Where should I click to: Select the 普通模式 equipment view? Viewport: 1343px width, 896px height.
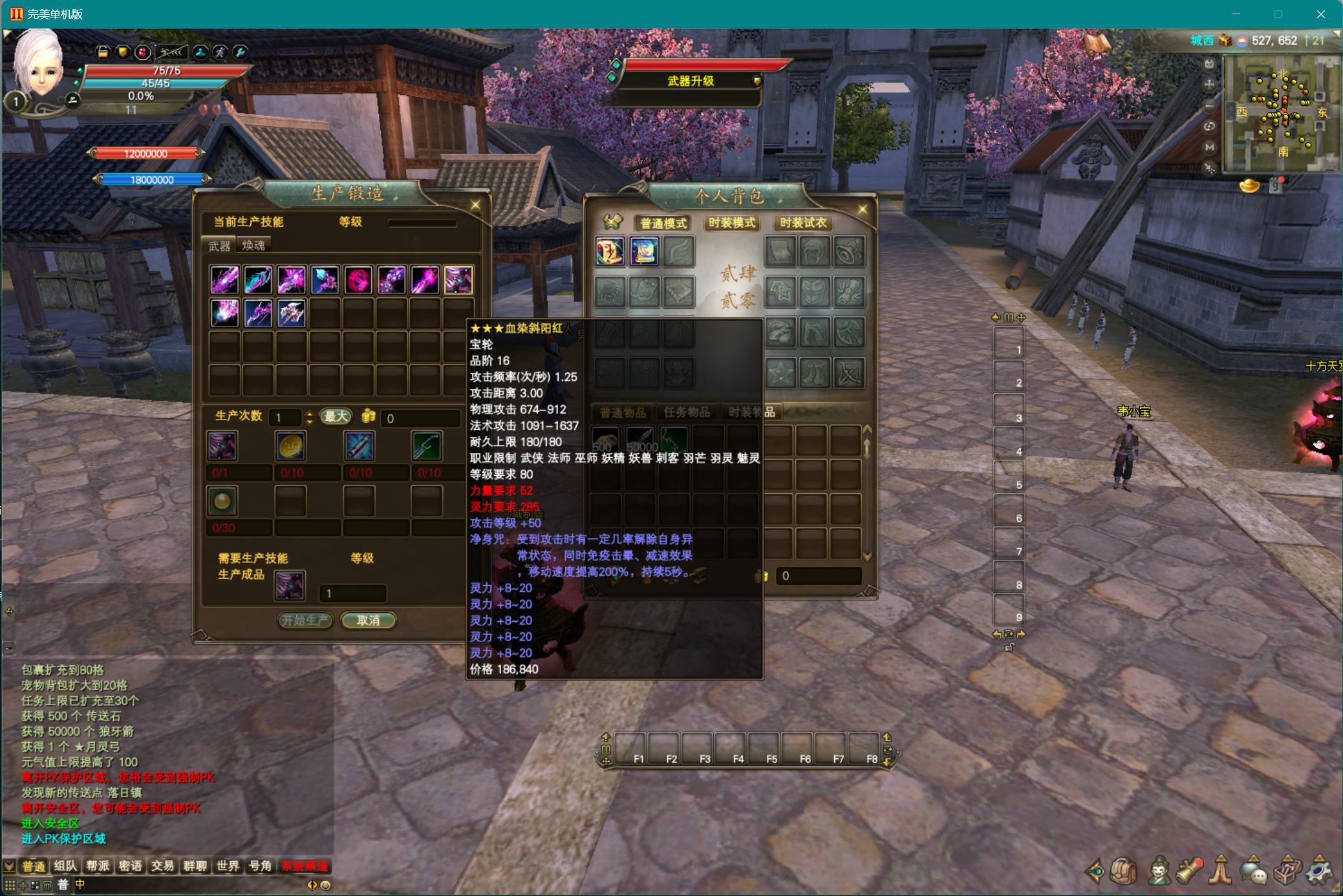coord(663,223)
